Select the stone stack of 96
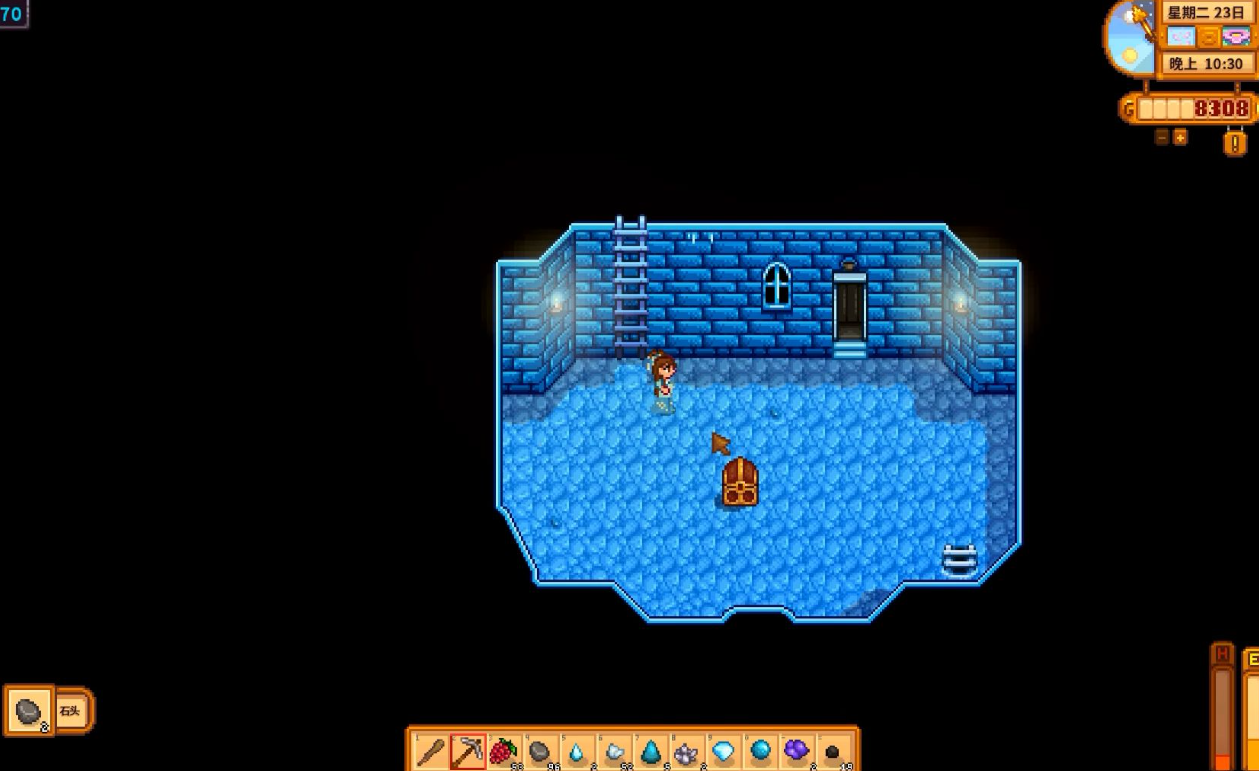Screen dimensions: 1259x771 click(x=541, y=751)
